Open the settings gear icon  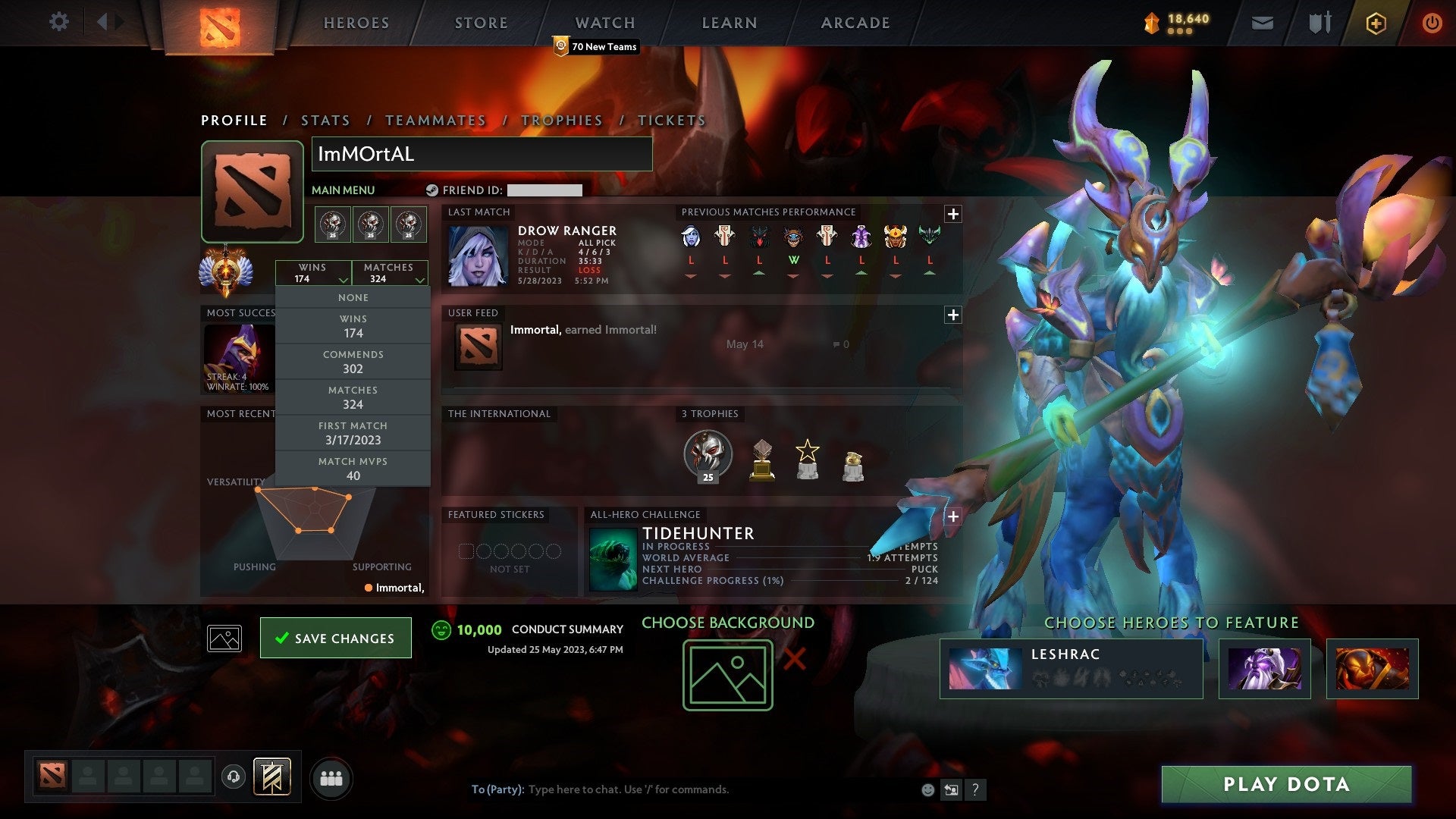click(x=59, y=22)
